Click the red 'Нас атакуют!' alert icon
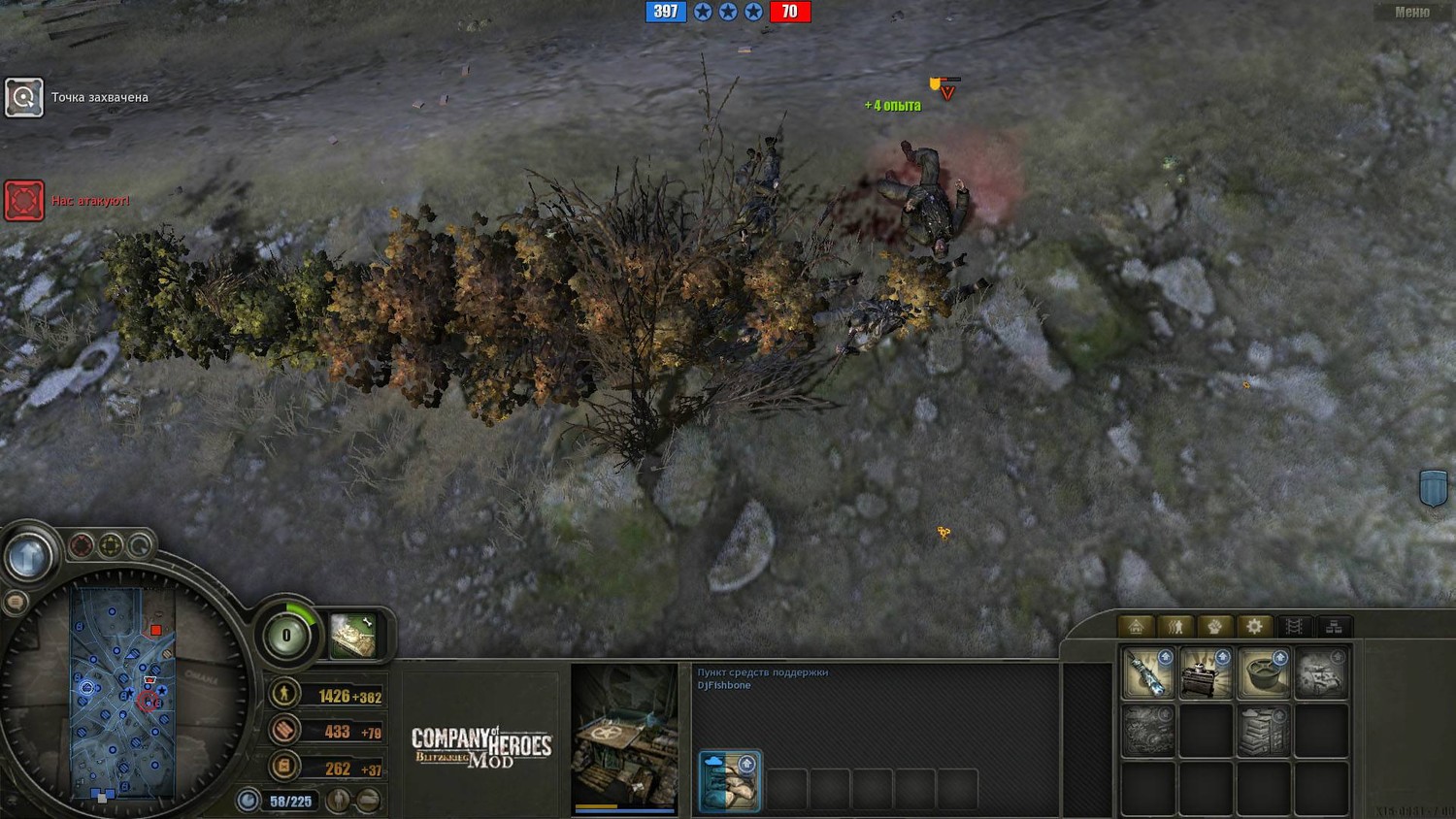 tap(24, 201)
